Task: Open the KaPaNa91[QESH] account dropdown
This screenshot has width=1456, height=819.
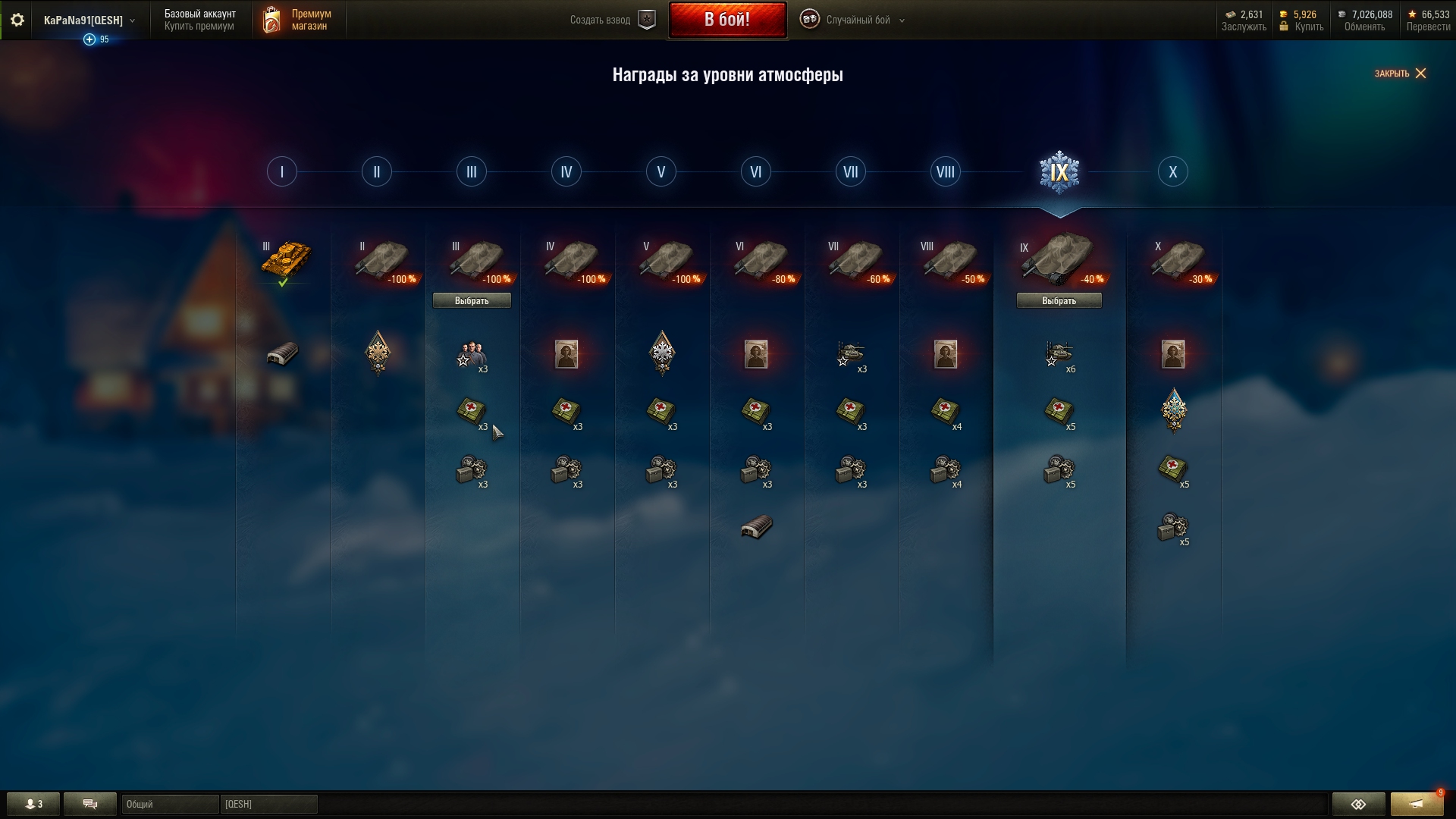Action: coord(89,20)
